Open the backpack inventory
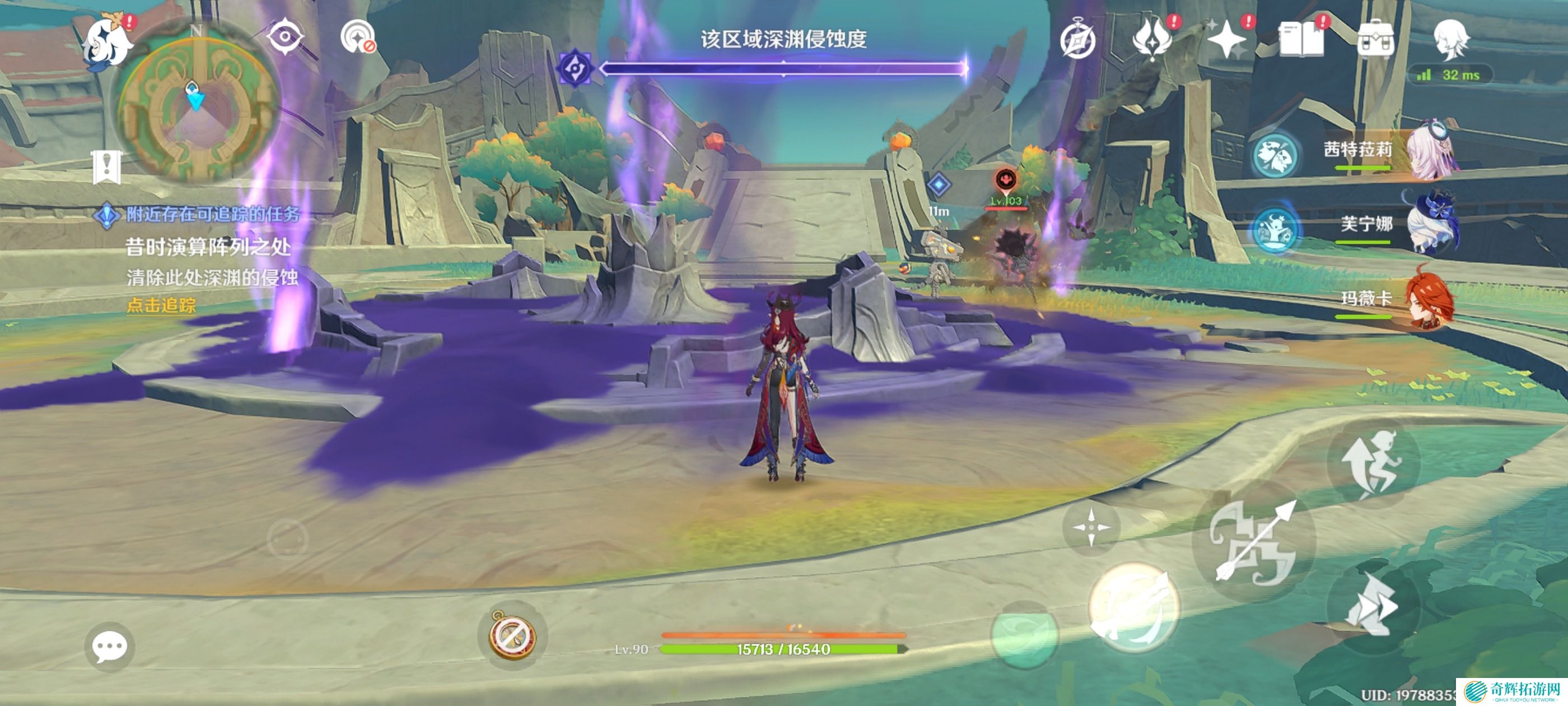 click(x=1375, y=40)
